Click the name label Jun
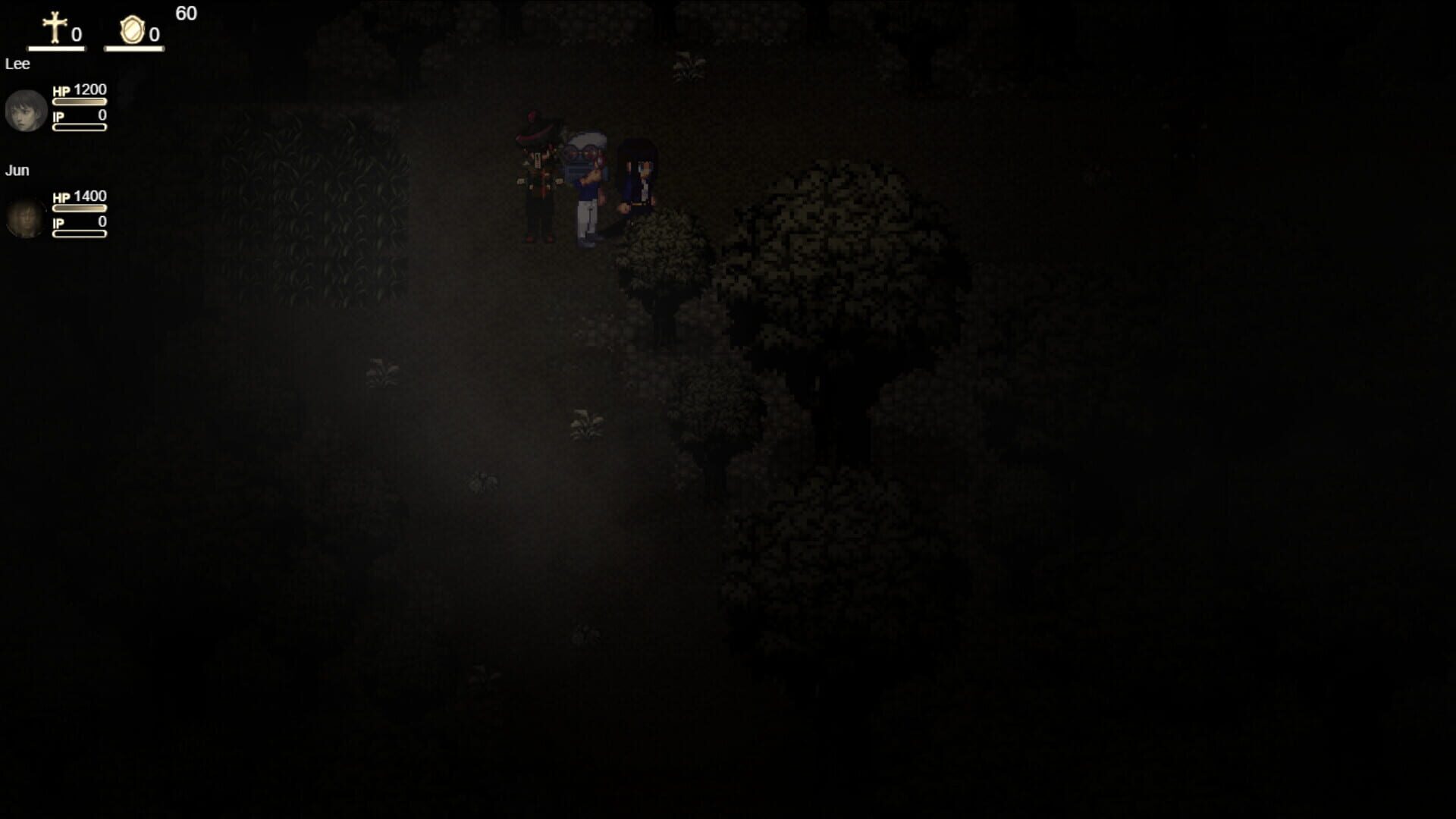1456x819 pixels. click(x=17, y=170)
